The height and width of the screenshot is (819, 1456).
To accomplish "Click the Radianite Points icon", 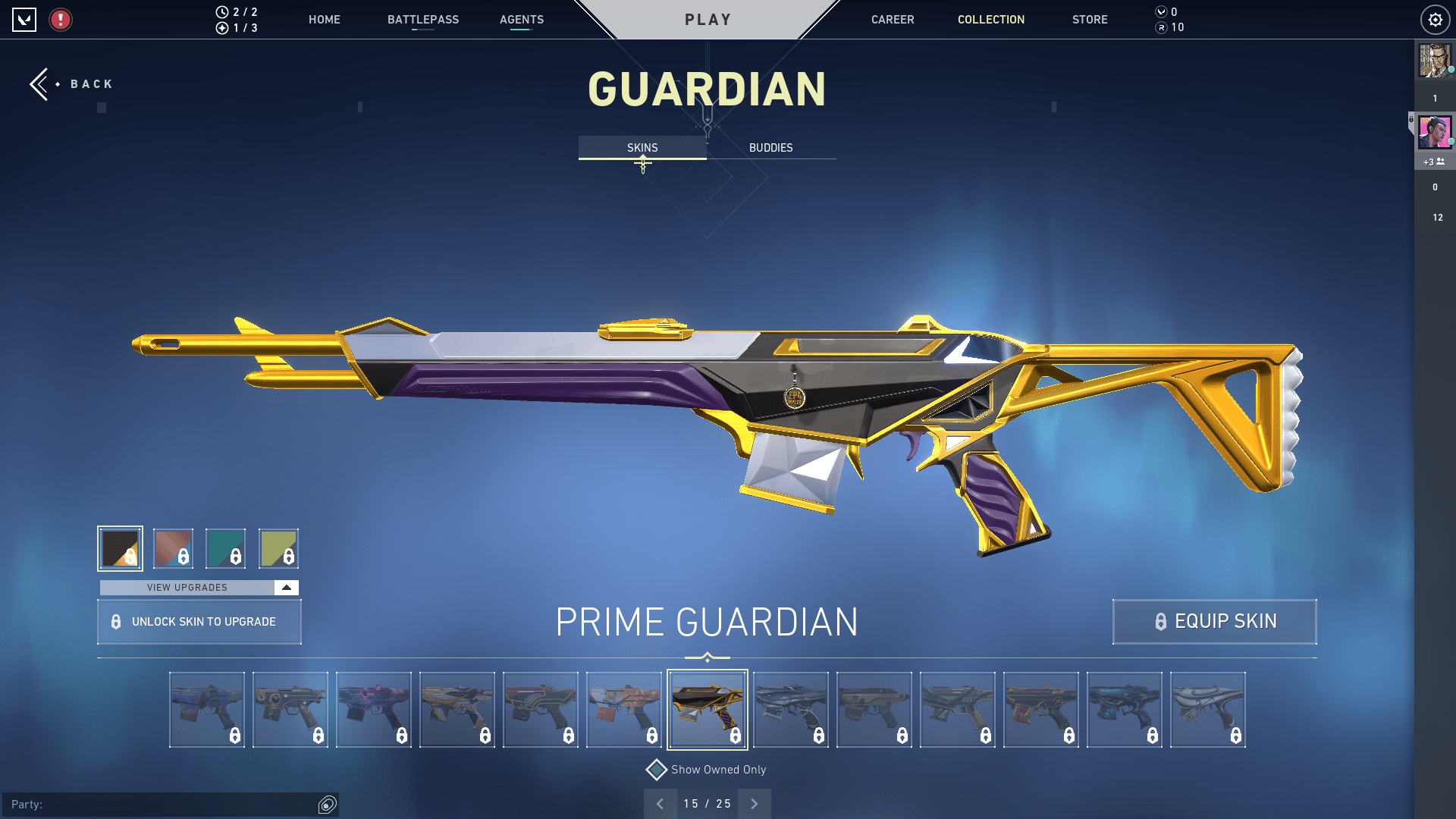I will 1161,27.
